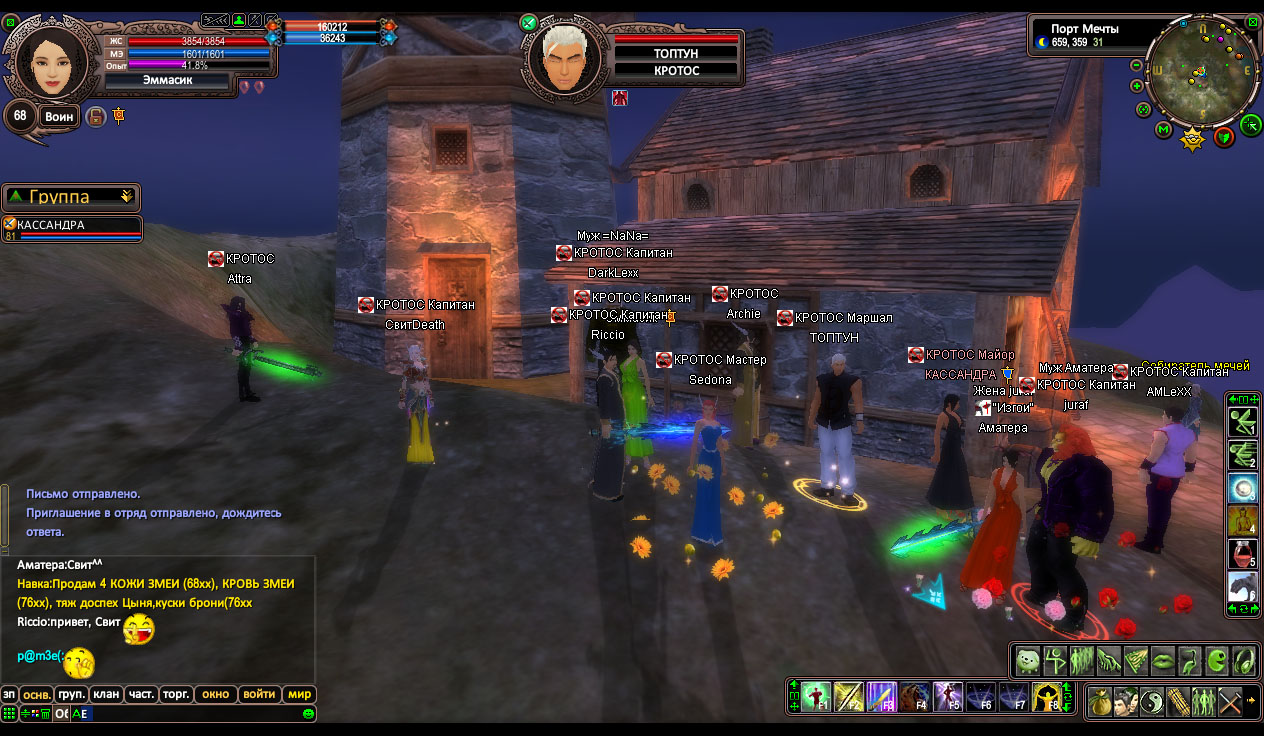Activate the F1 skill
Viewport: 1264px width, 736px height.
pyautogui.click(x=816, y=696)
